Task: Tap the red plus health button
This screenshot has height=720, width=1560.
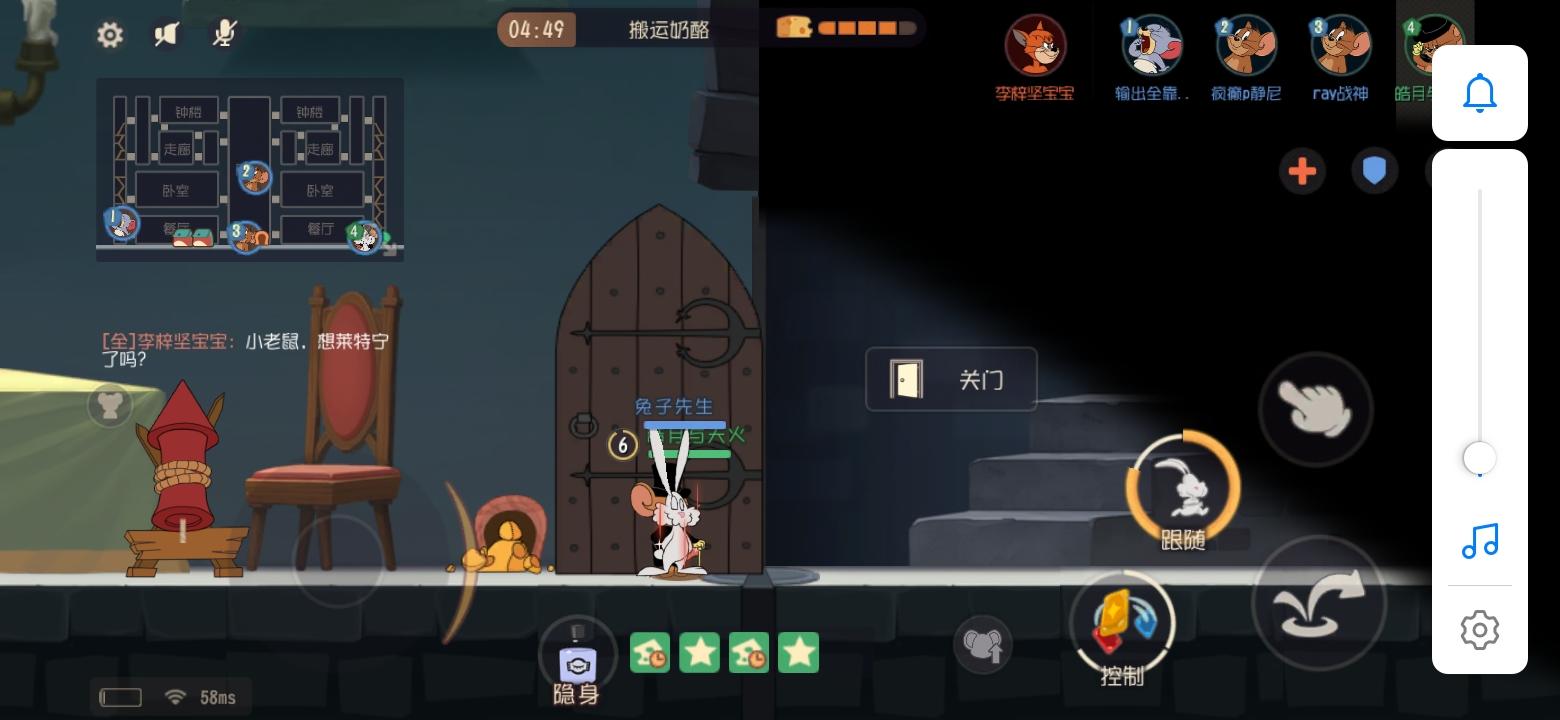Action: click(1302, 171)
